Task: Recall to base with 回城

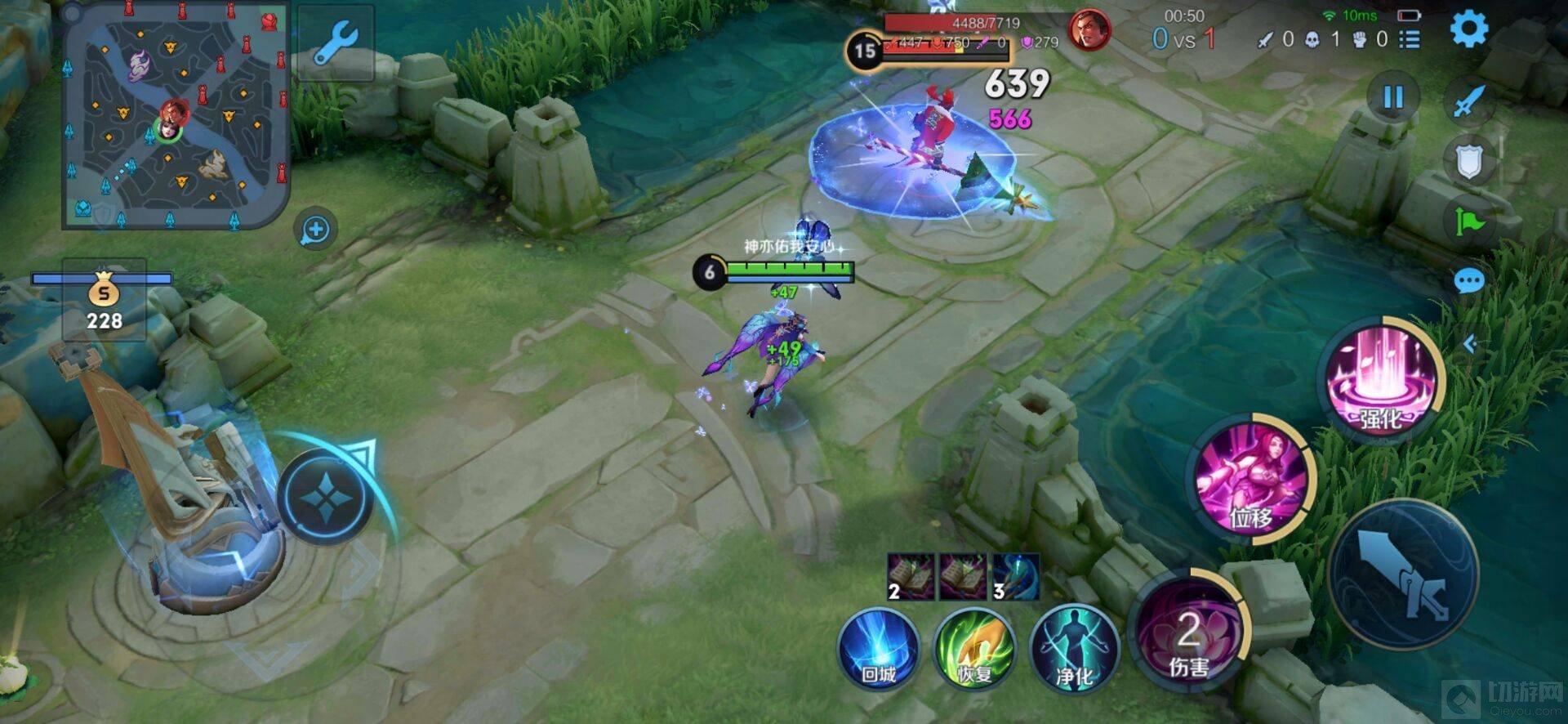Action: tap(879, 650)
